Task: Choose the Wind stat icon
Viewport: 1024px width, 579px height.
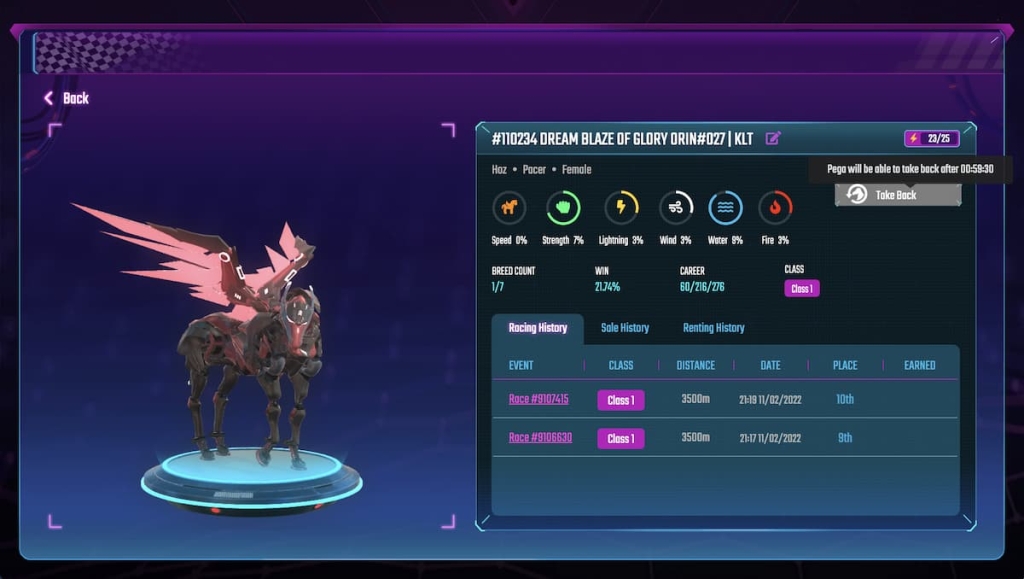Action: tap(676, 208)
